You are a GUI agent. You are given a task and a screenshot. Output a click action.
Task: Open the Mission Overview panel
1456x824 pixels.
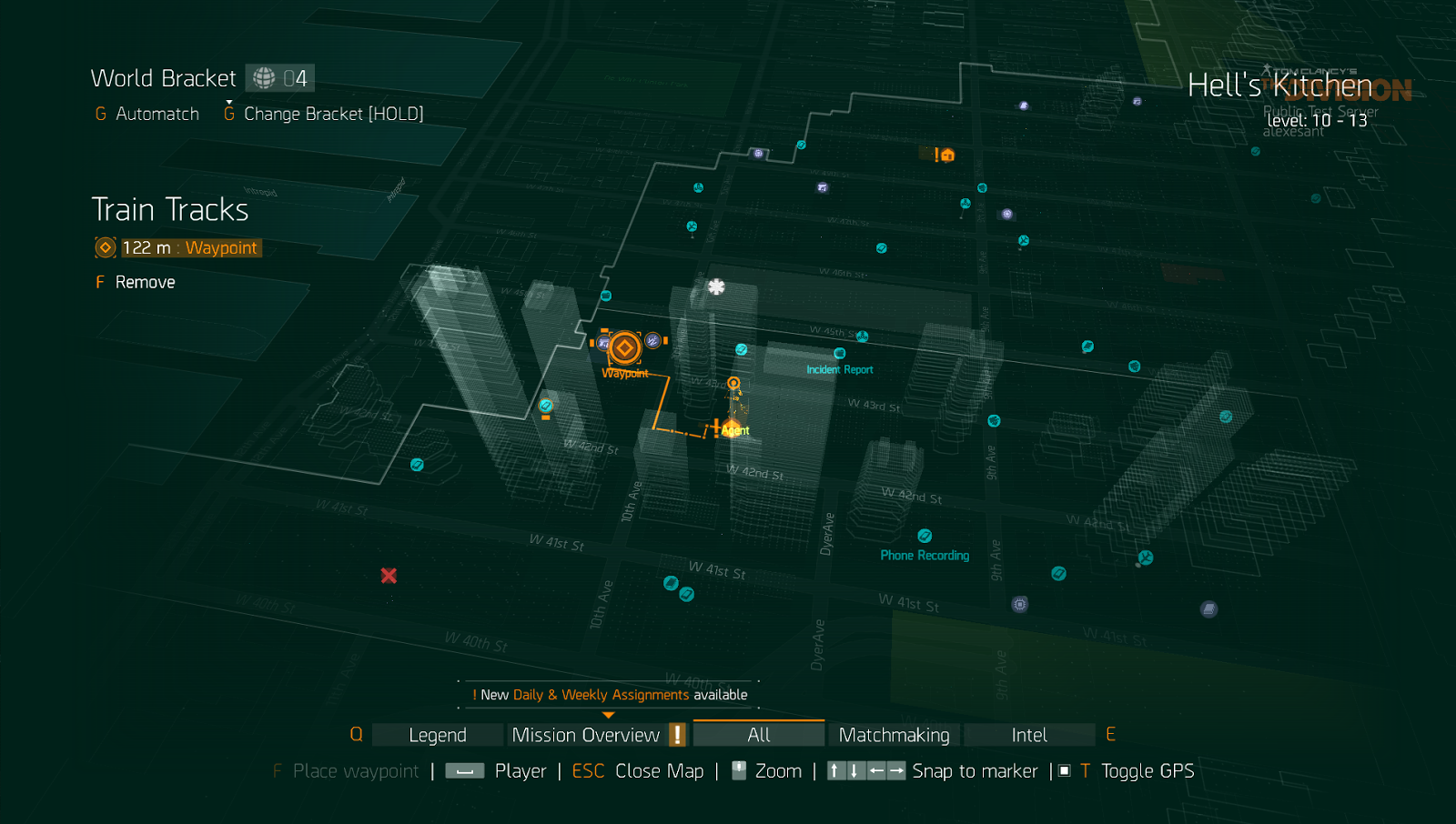[x=585, y=734]
